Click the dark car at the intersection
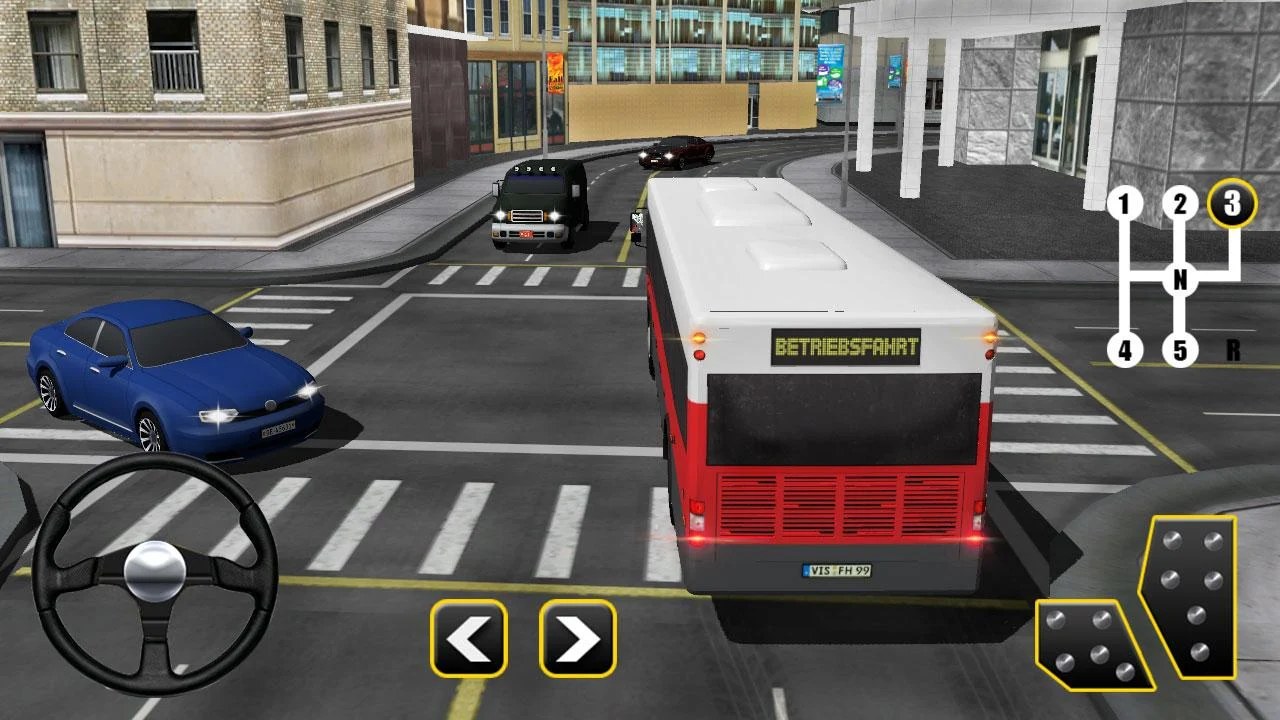The height and width of the screenshot is (720, 1280). coord(675,153)
